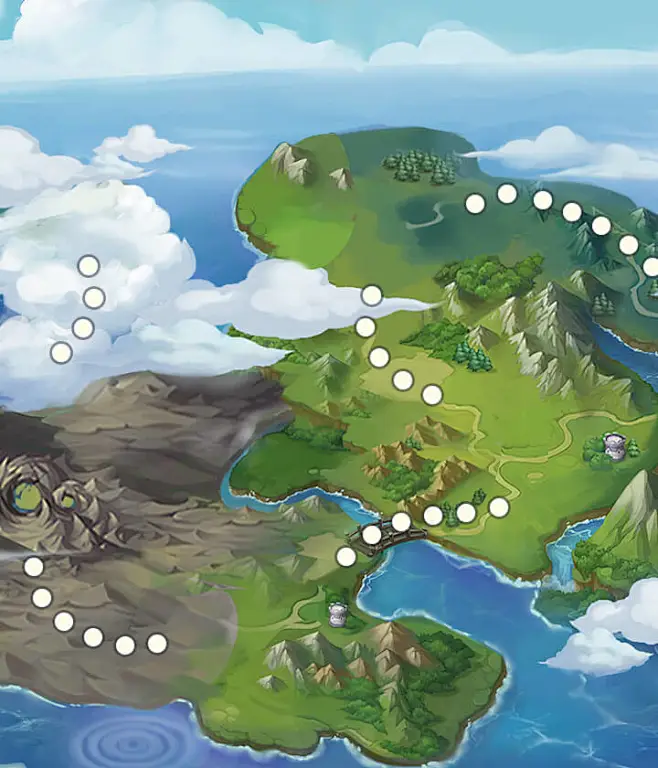Pick the easternmost node of the southern riverside path
The width and height of the screenshot is (658, 768).
coord(499,507)
